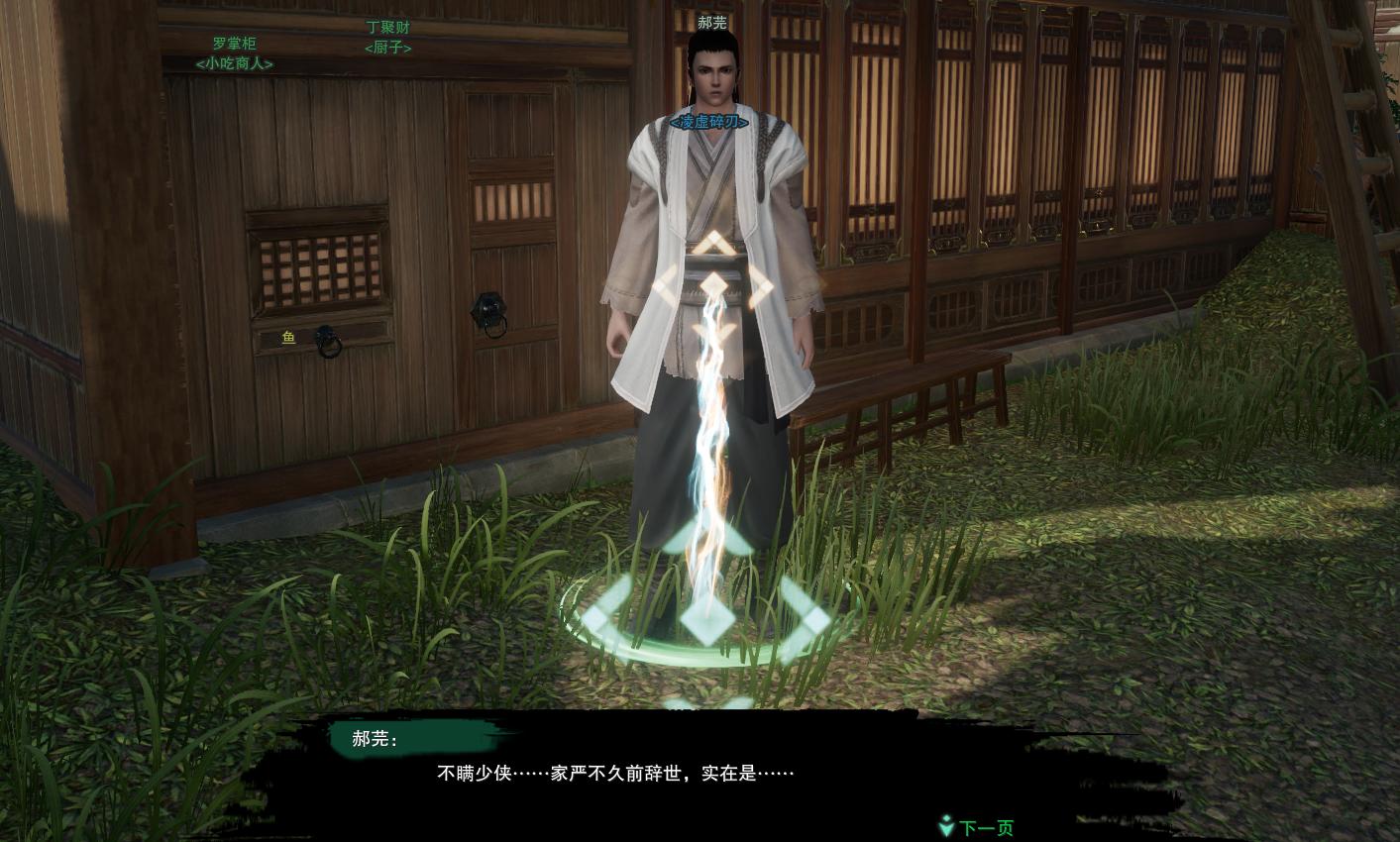Click the topmost arrow of the quest indicator

pos(713,244)
